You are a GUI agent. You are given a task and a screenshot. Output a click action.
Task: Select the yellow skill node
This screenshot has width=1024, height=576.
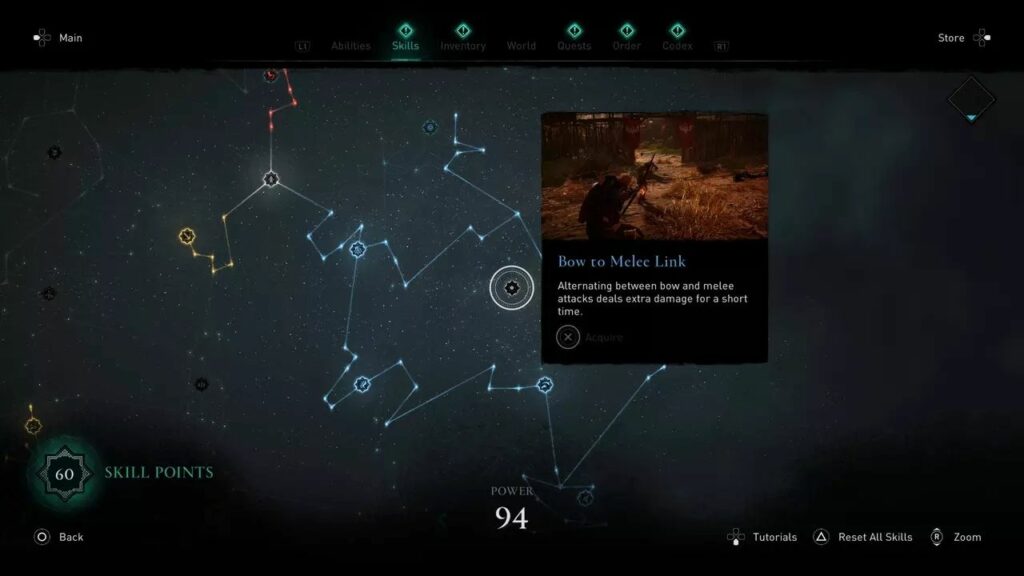186,236
